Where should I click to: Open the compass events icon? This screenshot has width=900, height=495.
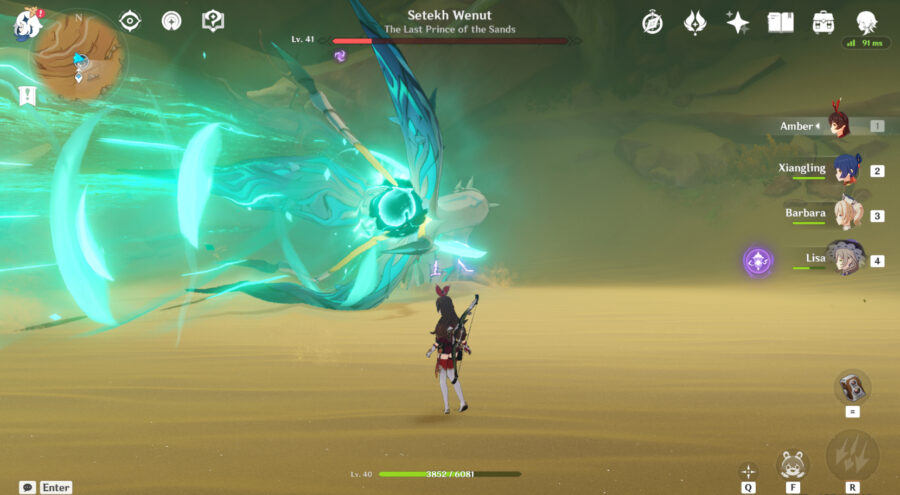tap(652, 23)
